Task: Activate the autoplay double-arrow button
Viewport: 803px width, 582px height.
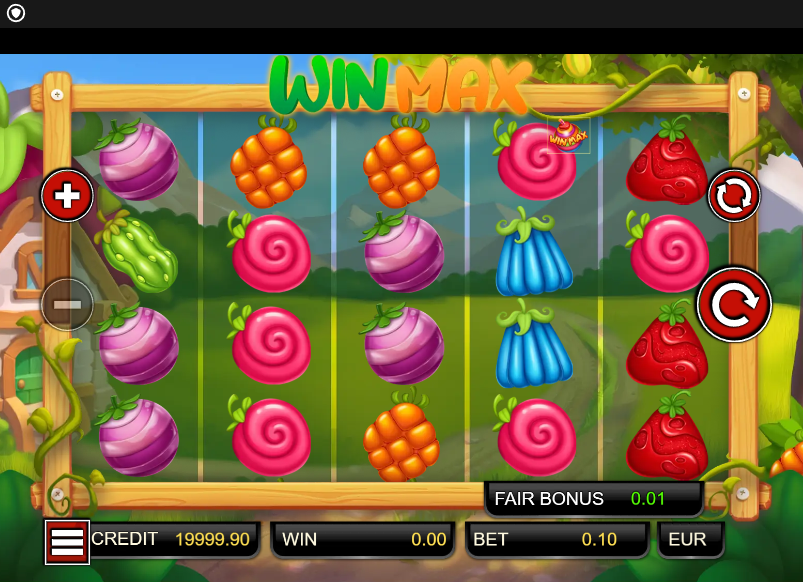Action: pos(734,196)
